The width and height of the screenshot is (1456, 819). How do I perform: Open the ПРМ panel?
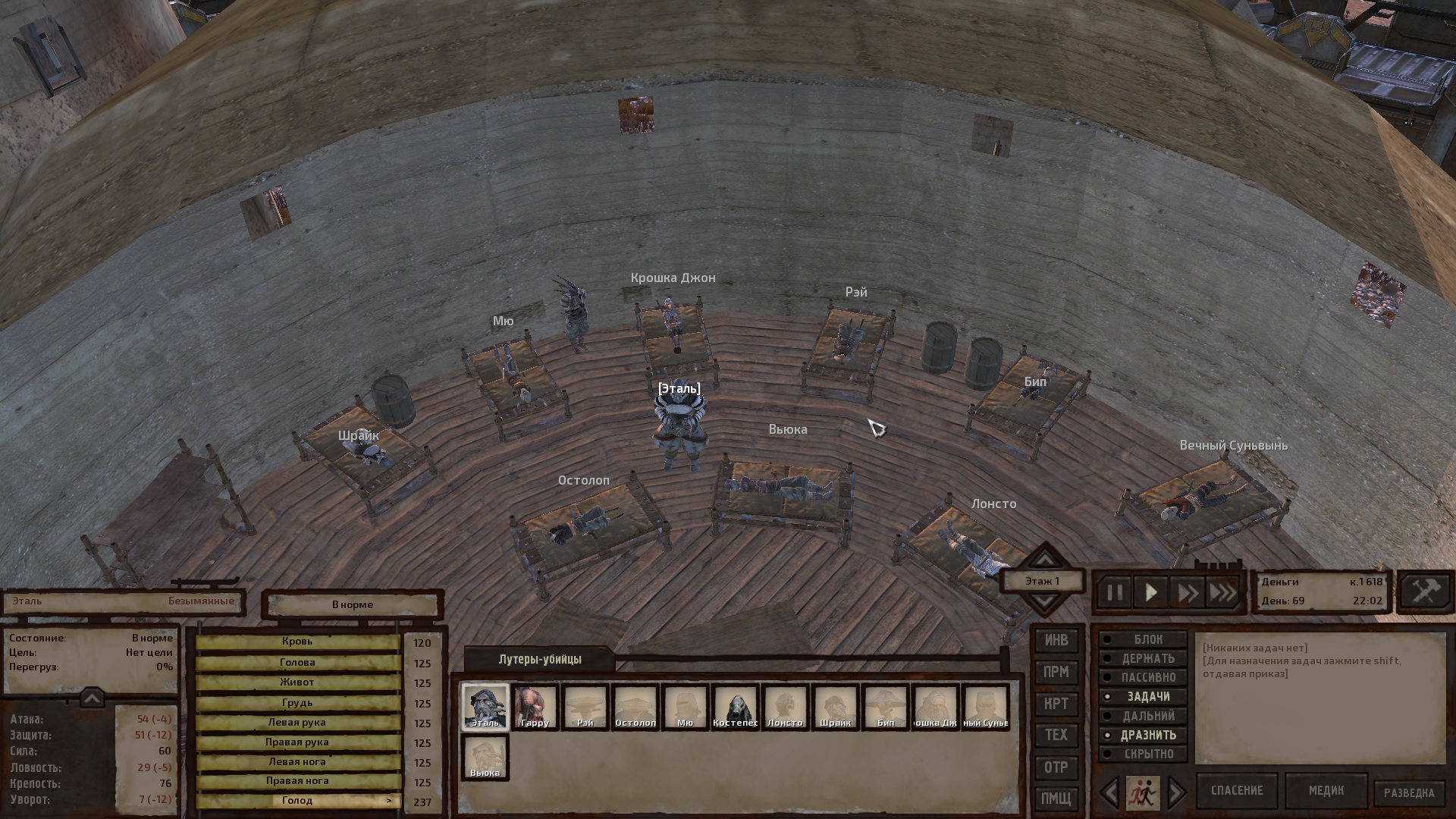[x=1056, y=673]
